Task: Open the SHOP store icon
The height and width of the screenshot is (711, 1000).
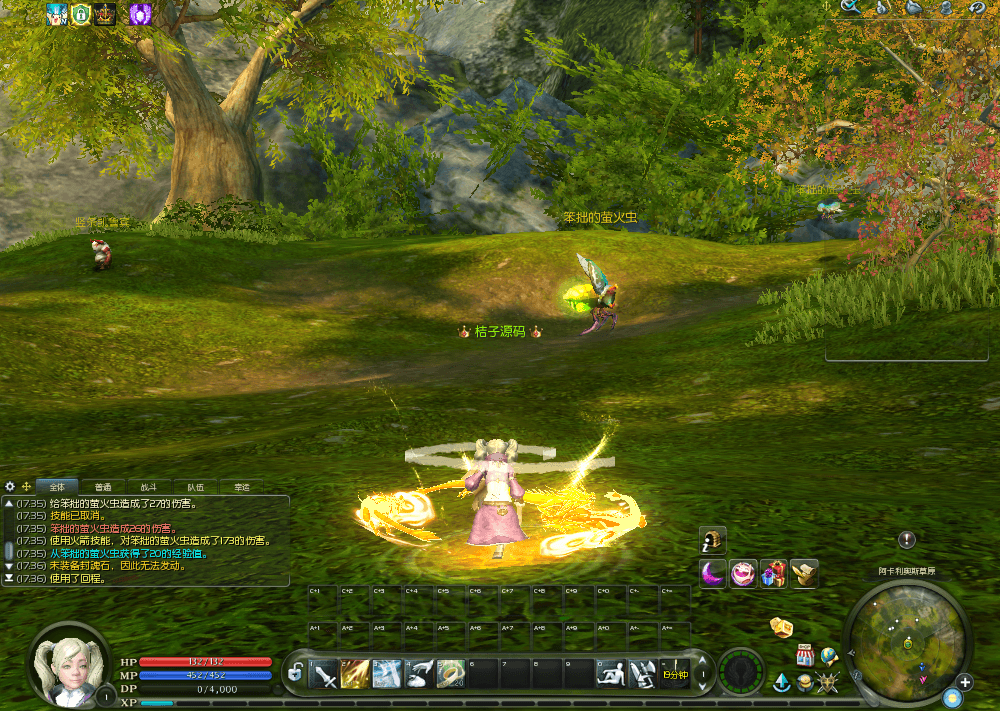Action: 805,656
